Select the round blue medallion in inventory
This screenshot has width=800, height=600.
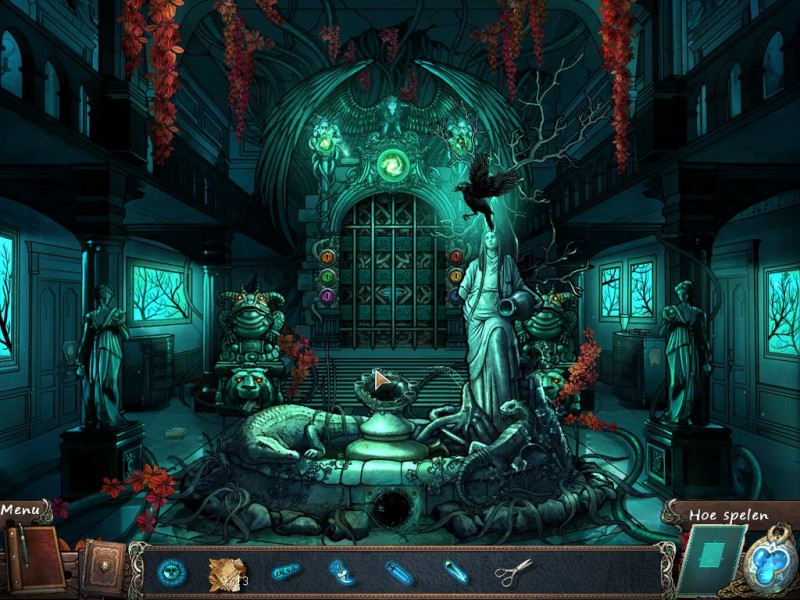point(172,573)
